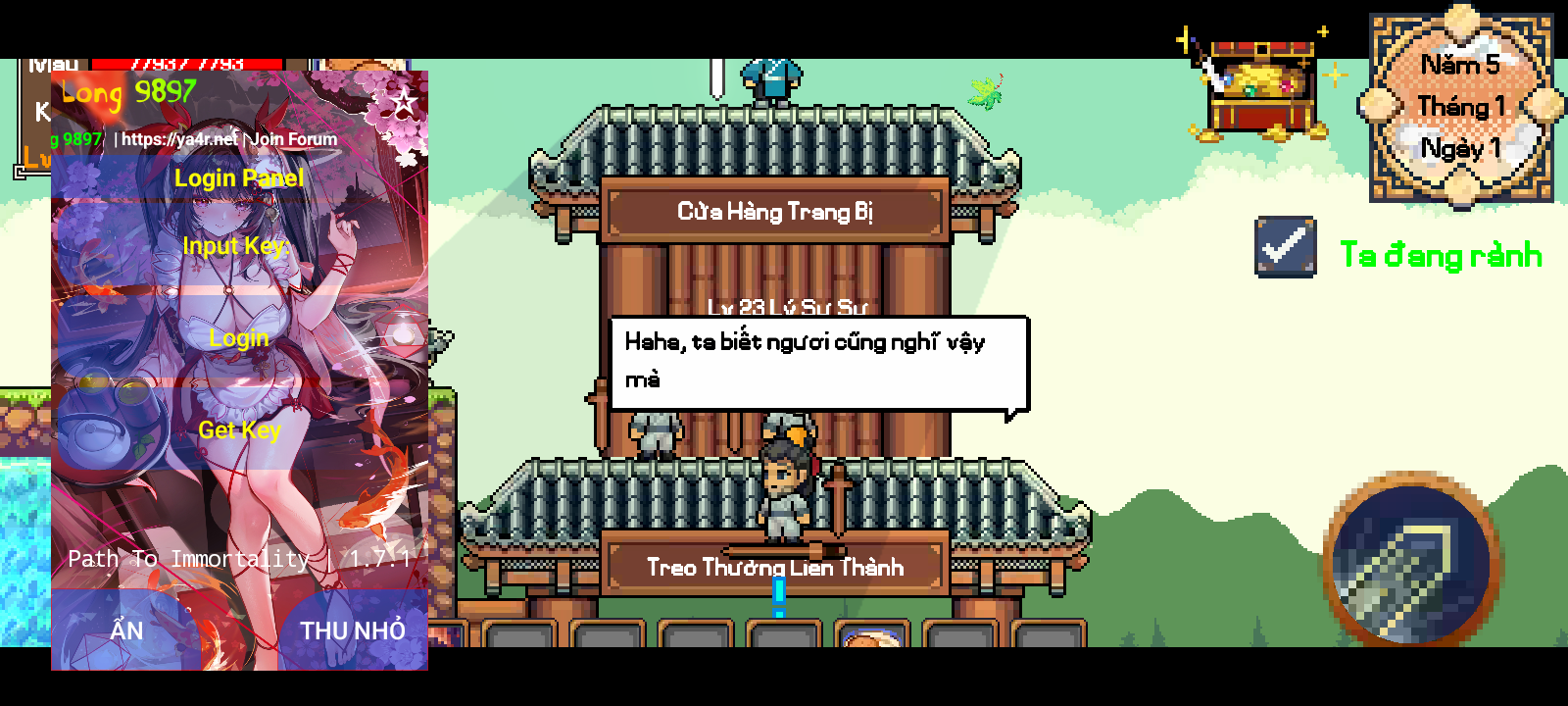
Task: Click the star icon on the login panel
Action: point(403,100)
